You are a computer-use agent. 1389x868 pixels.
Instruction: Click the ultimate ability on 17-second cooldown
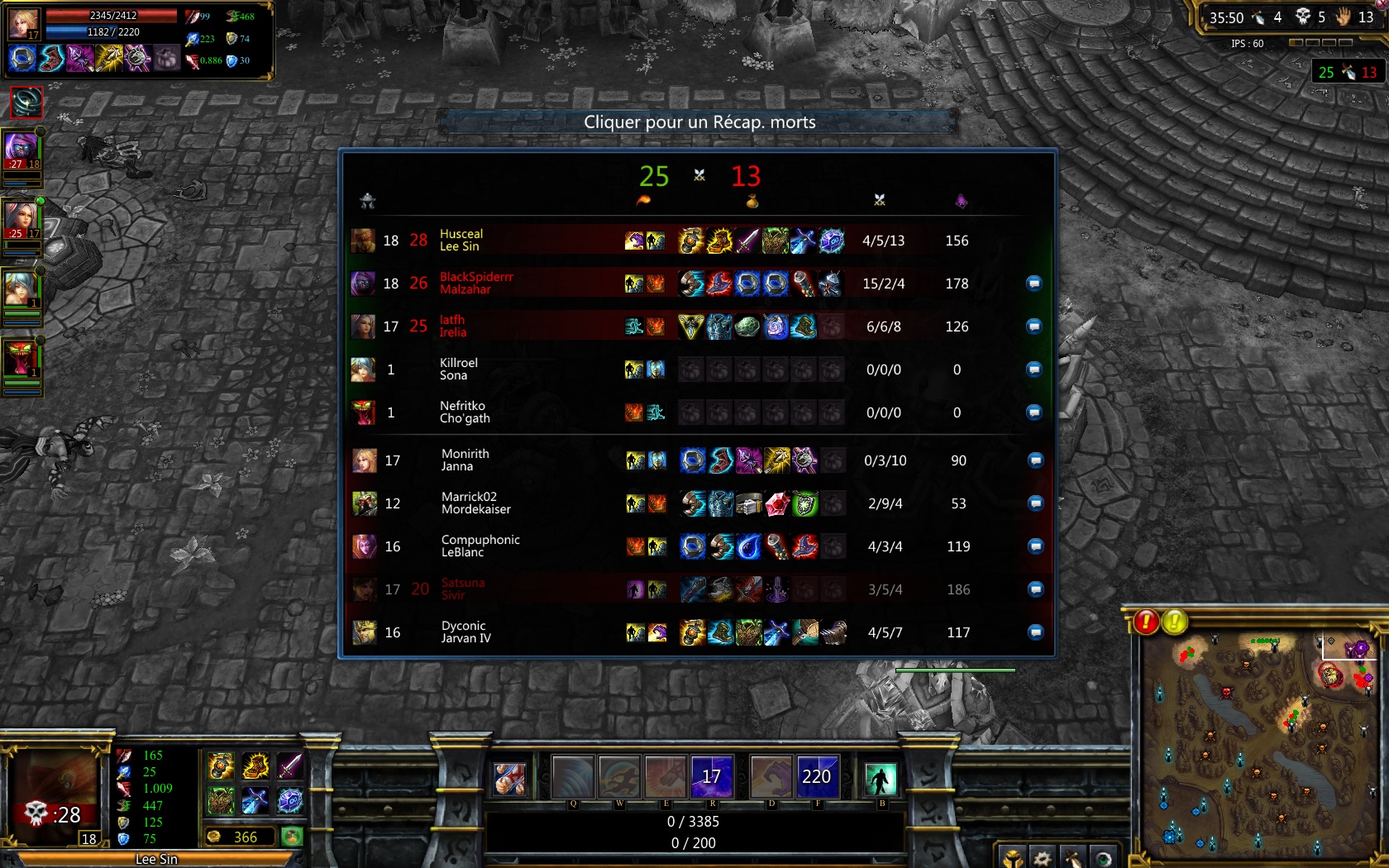pyautogui.click(x=711, y=777)
